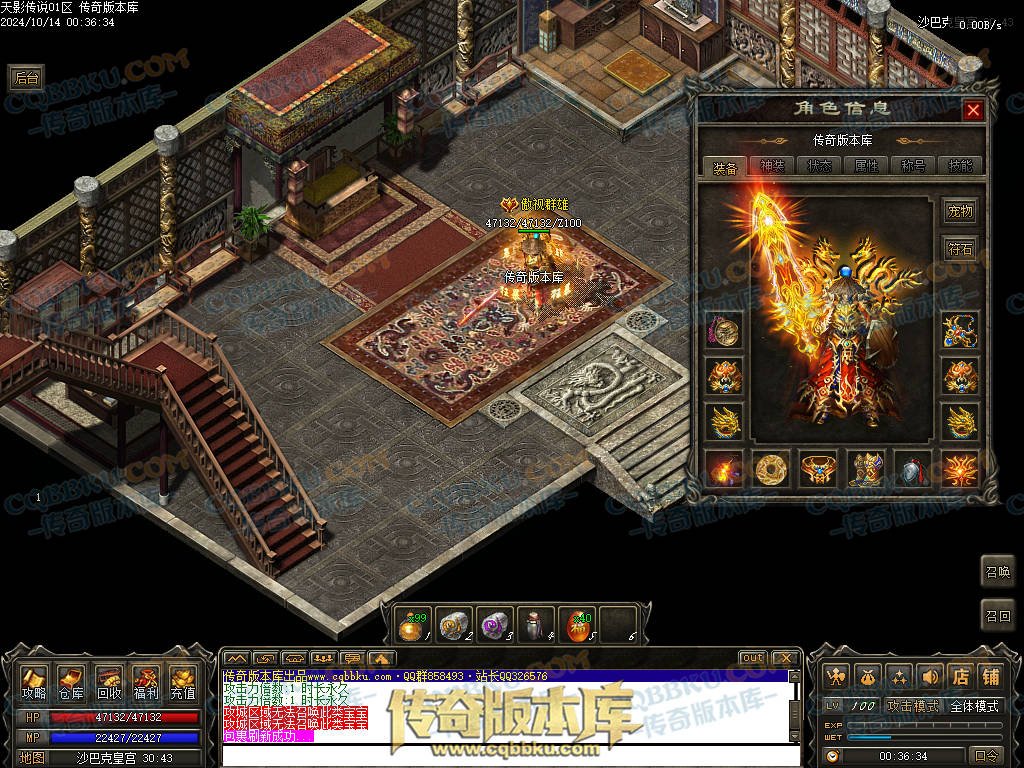Use the potion in hotbar slot 1
1024x768 pixels.
(x=411, y=626)
